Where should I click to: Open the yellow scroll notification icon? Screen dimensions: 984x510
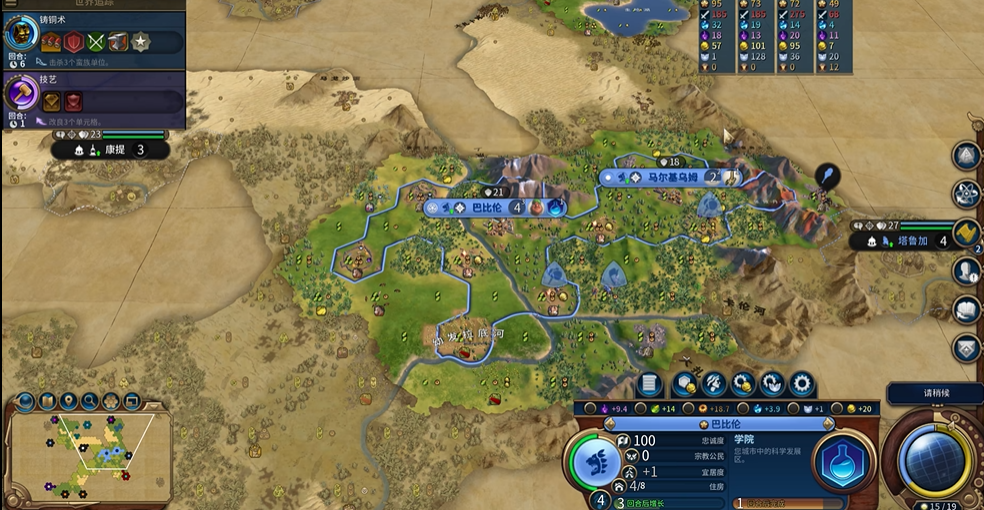[x=966, y=232]
